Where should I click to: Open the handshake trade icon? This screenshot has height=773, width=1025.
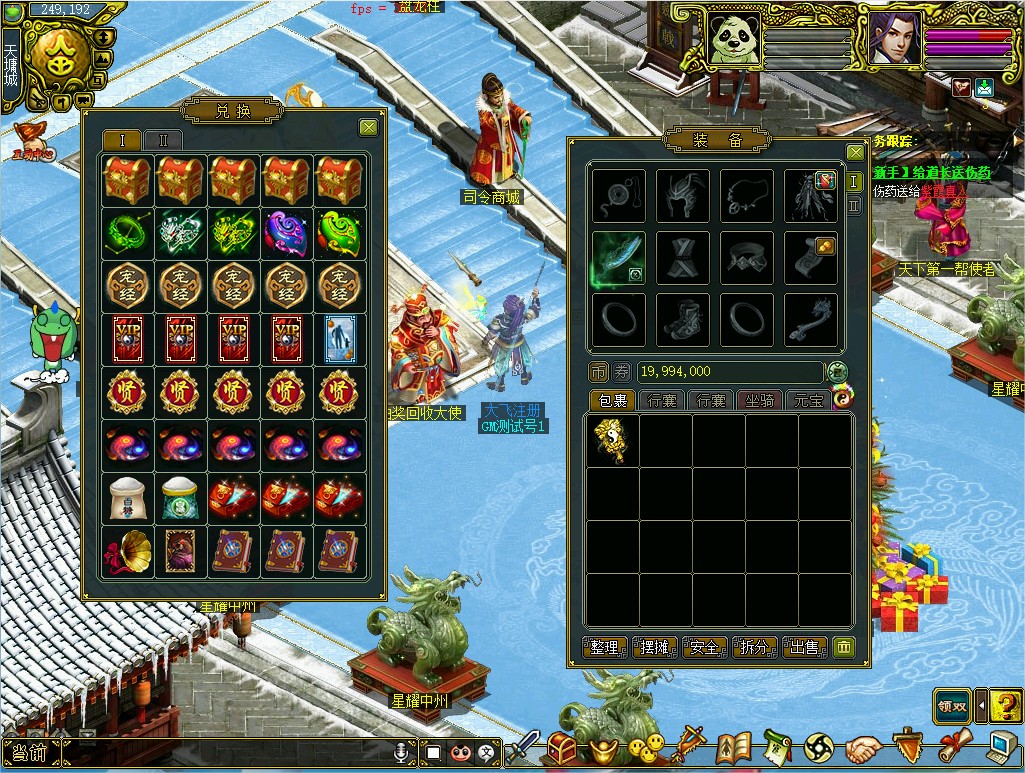pyautogui.click(x=864, y=748)
